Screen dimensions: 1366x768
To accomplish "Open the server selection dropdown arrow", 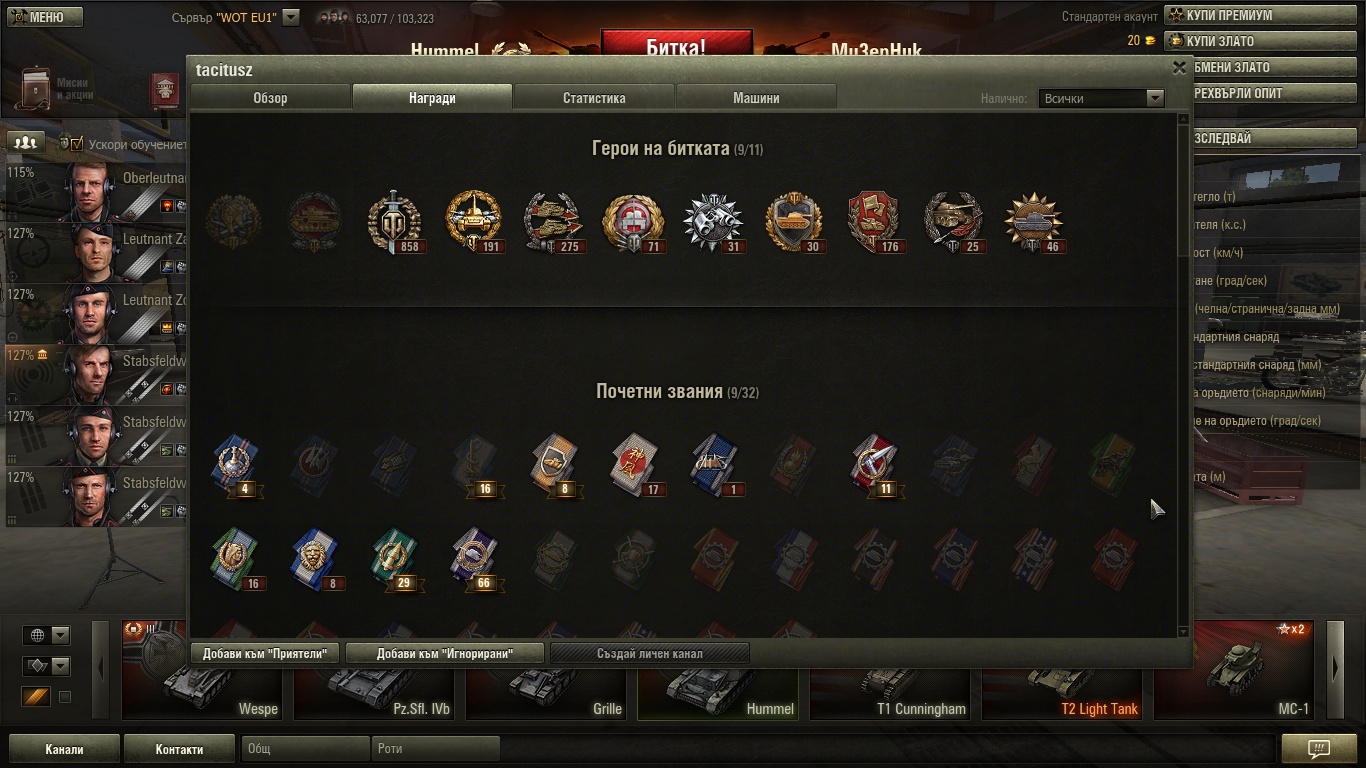I will click(290, 17).
